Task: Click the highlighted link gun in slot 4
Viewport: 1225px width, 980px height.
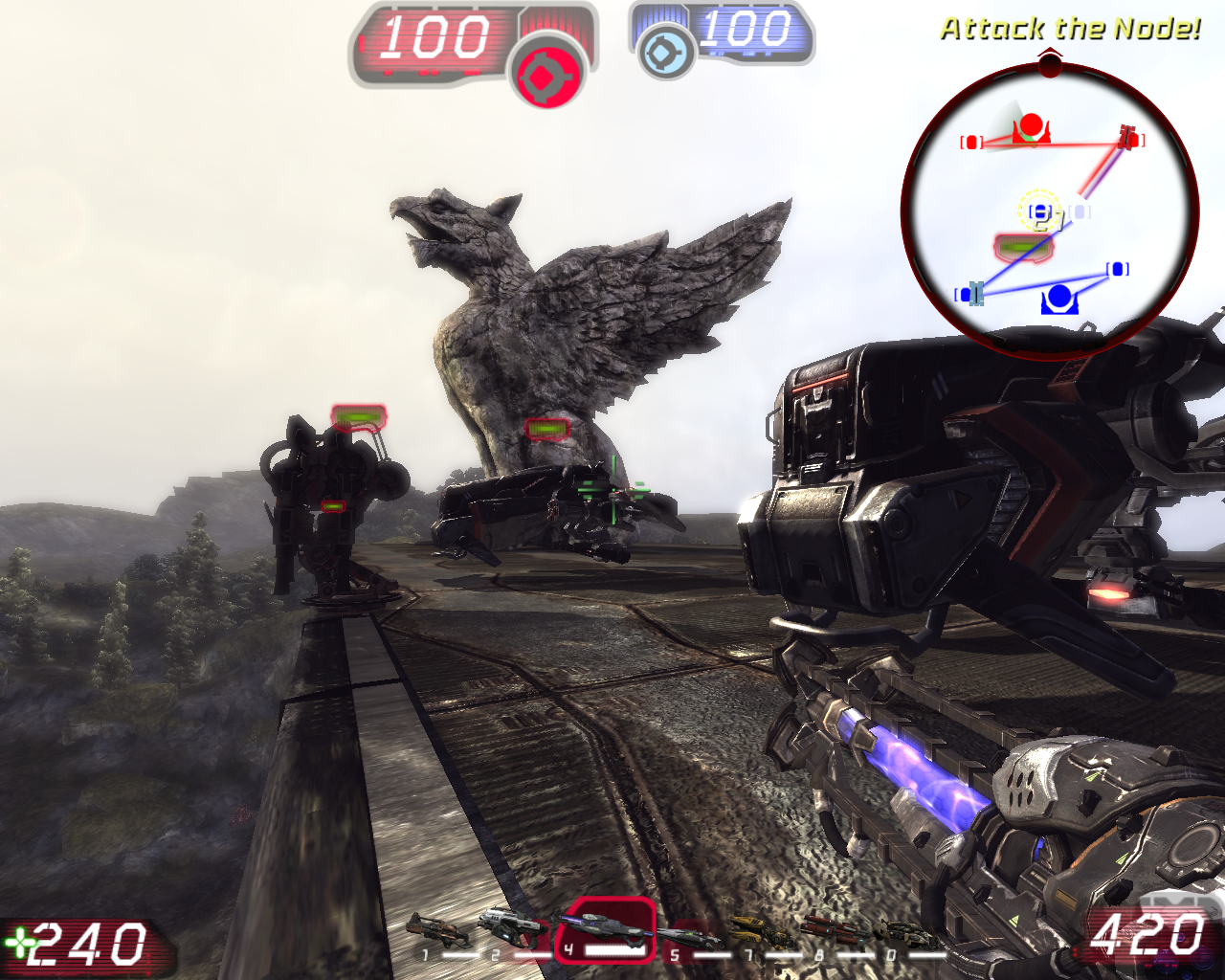Action: 608,928
